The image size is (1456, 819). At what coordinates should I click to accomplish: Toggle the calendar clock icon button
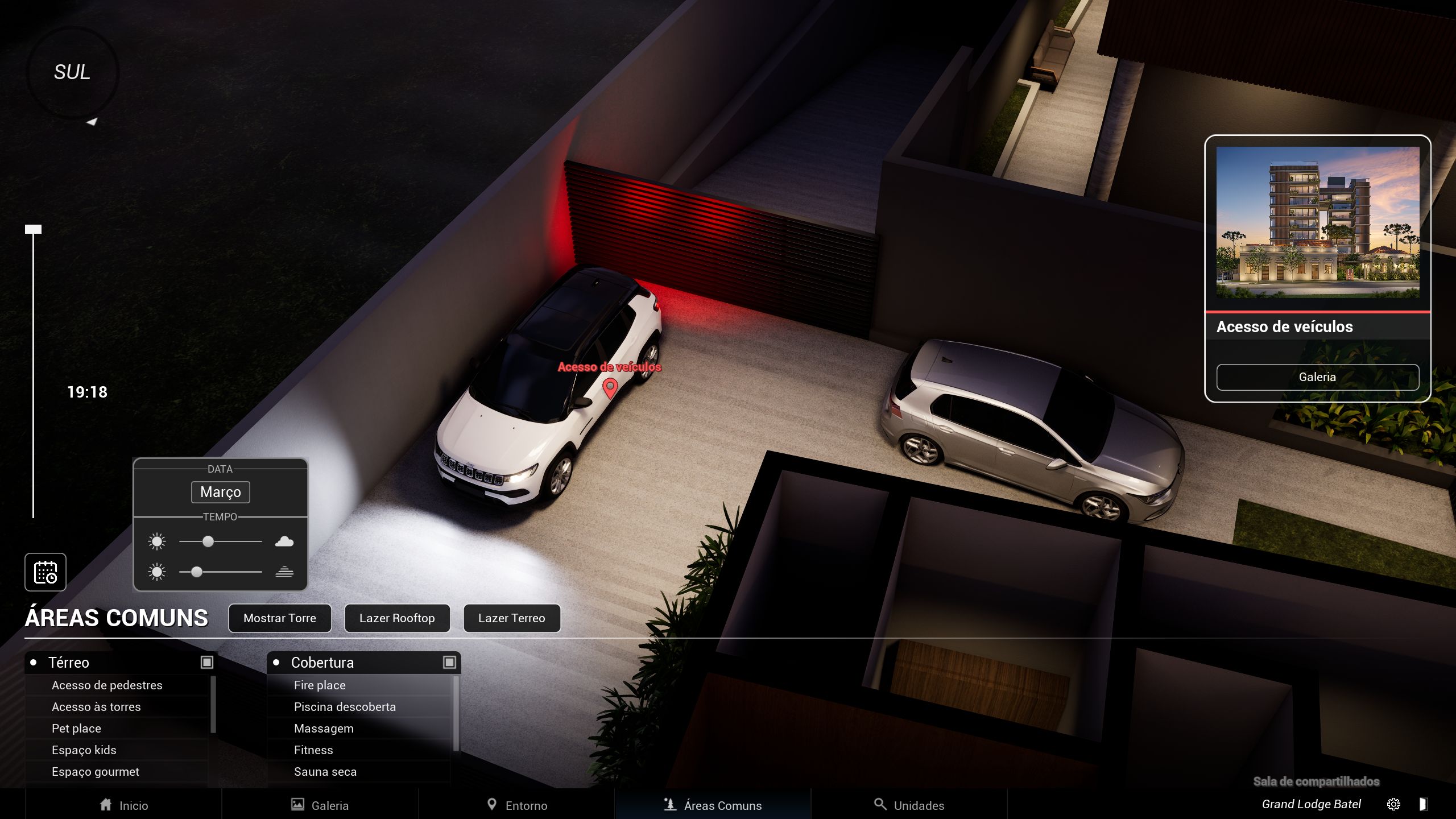click(x=45, y=572)
